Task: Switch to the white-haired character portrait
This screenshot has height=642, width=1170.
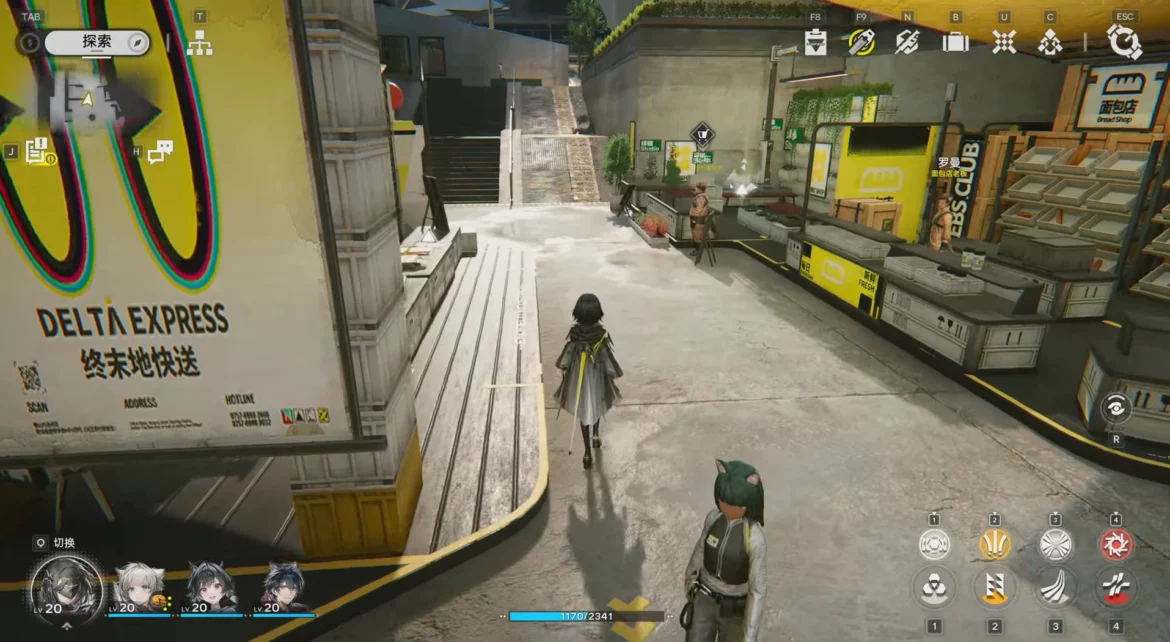Action: [x=138, y=587]
